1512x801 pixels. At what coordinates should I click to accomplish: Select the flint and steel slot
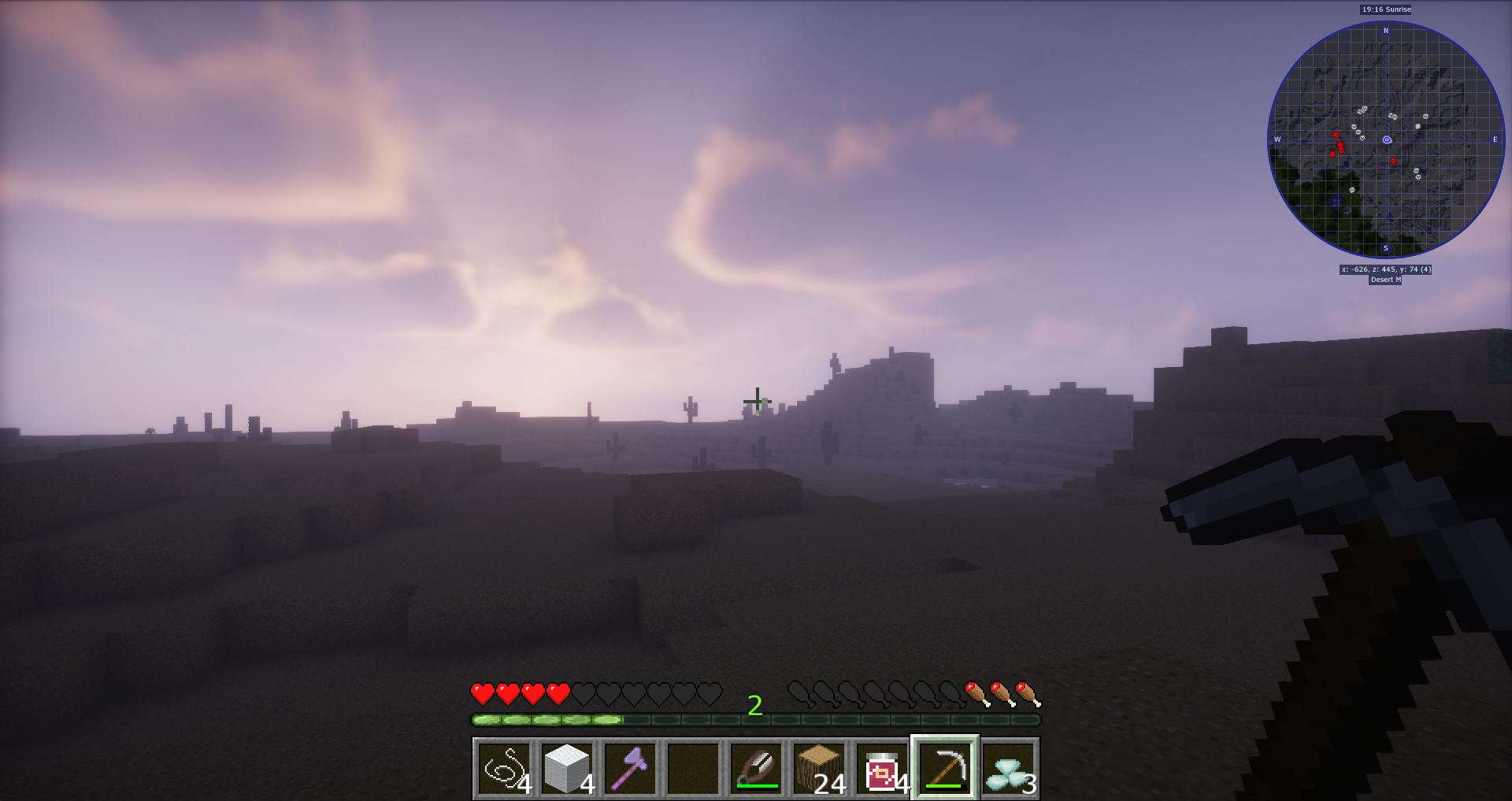(756, 768)
